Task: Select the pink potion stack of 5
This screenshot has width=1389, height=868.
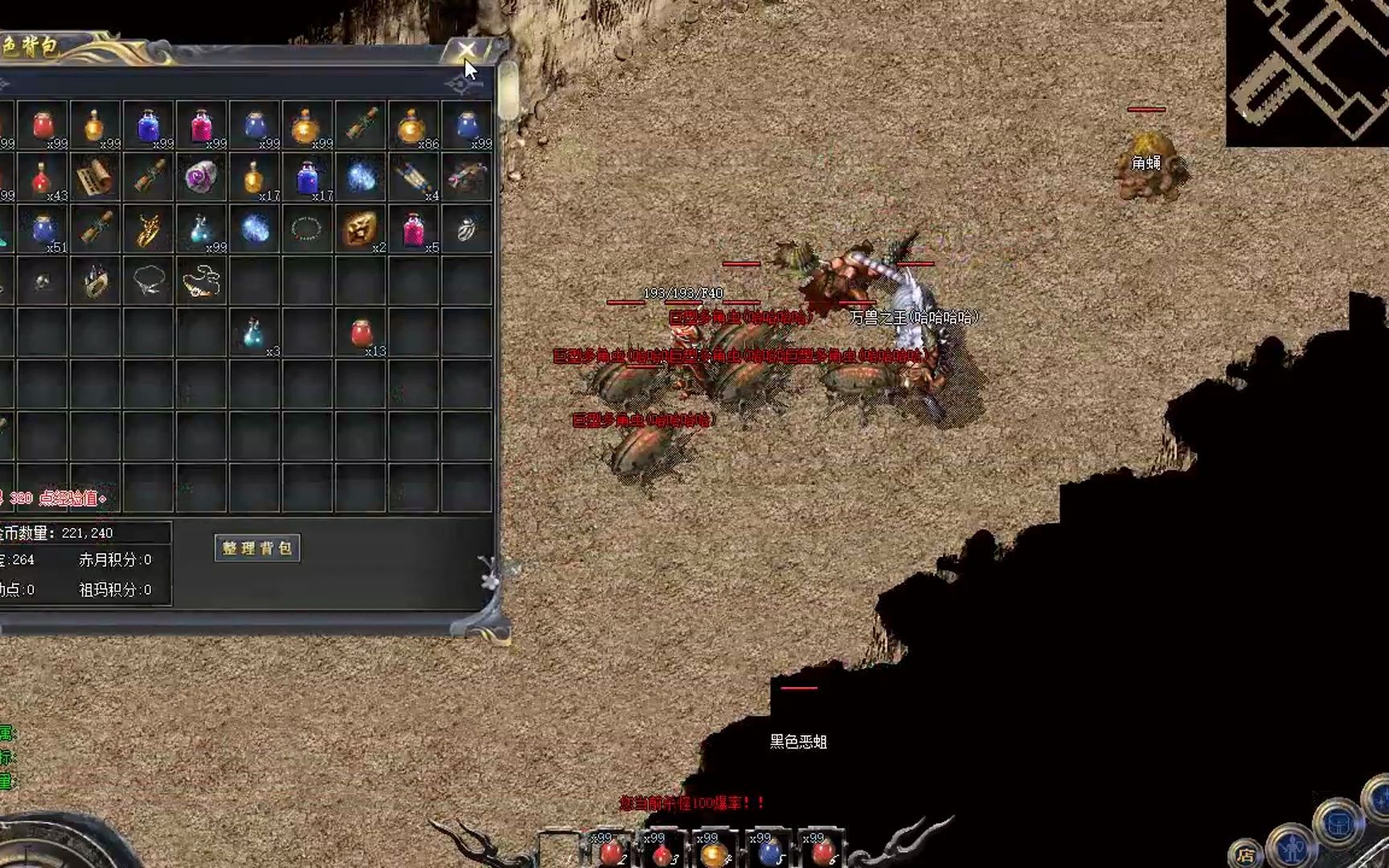Action: click(x=413, y=230)
